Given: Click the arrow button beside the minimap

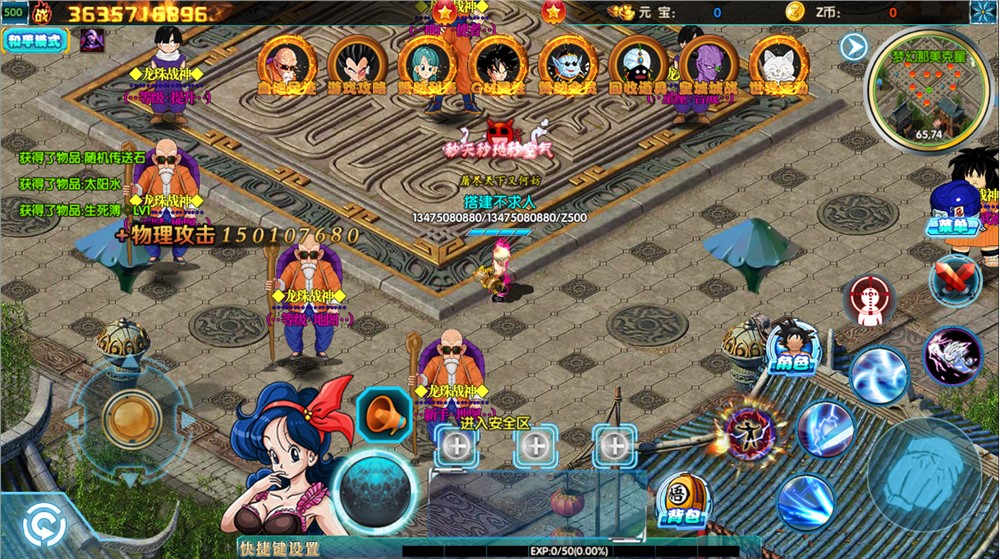Looking at the screenshot, I should (852, 45).
